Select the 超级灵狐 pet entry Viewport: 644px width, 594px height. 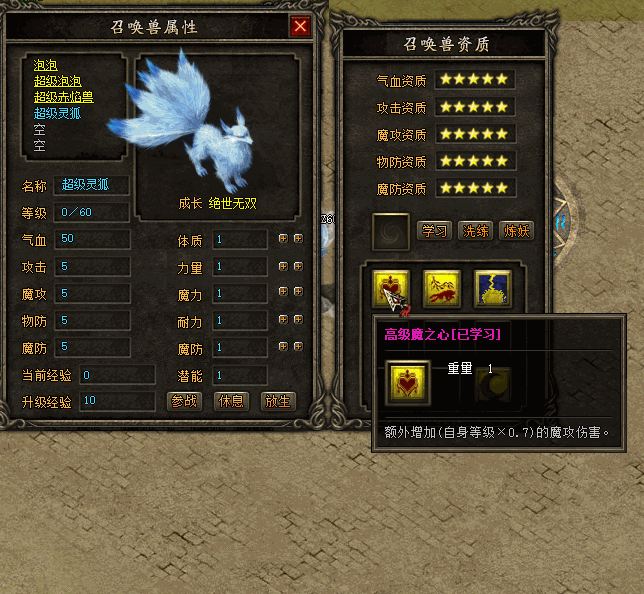58,114
